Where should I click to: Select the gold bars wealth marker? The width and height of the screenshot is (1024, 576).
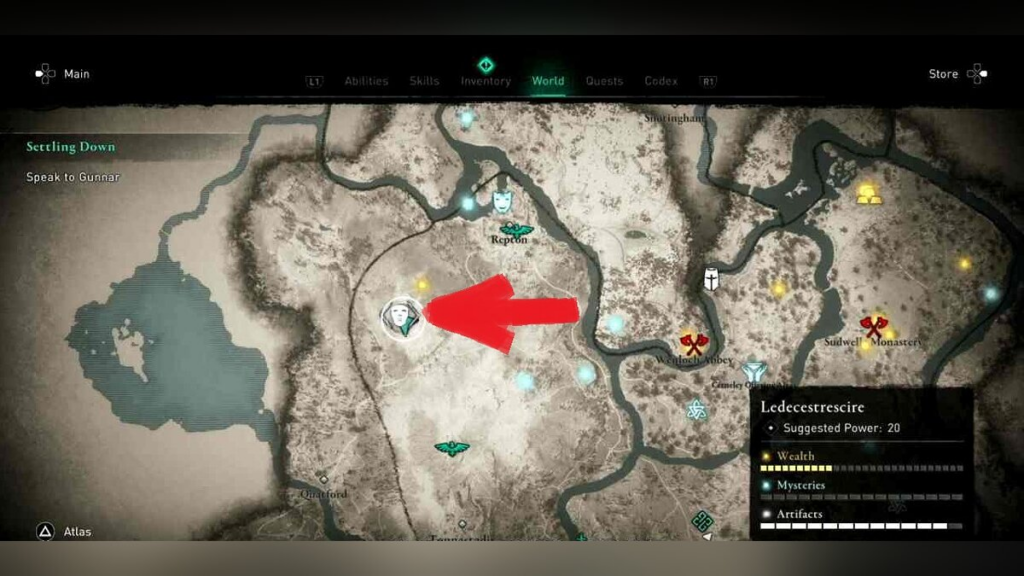[869, 194]
